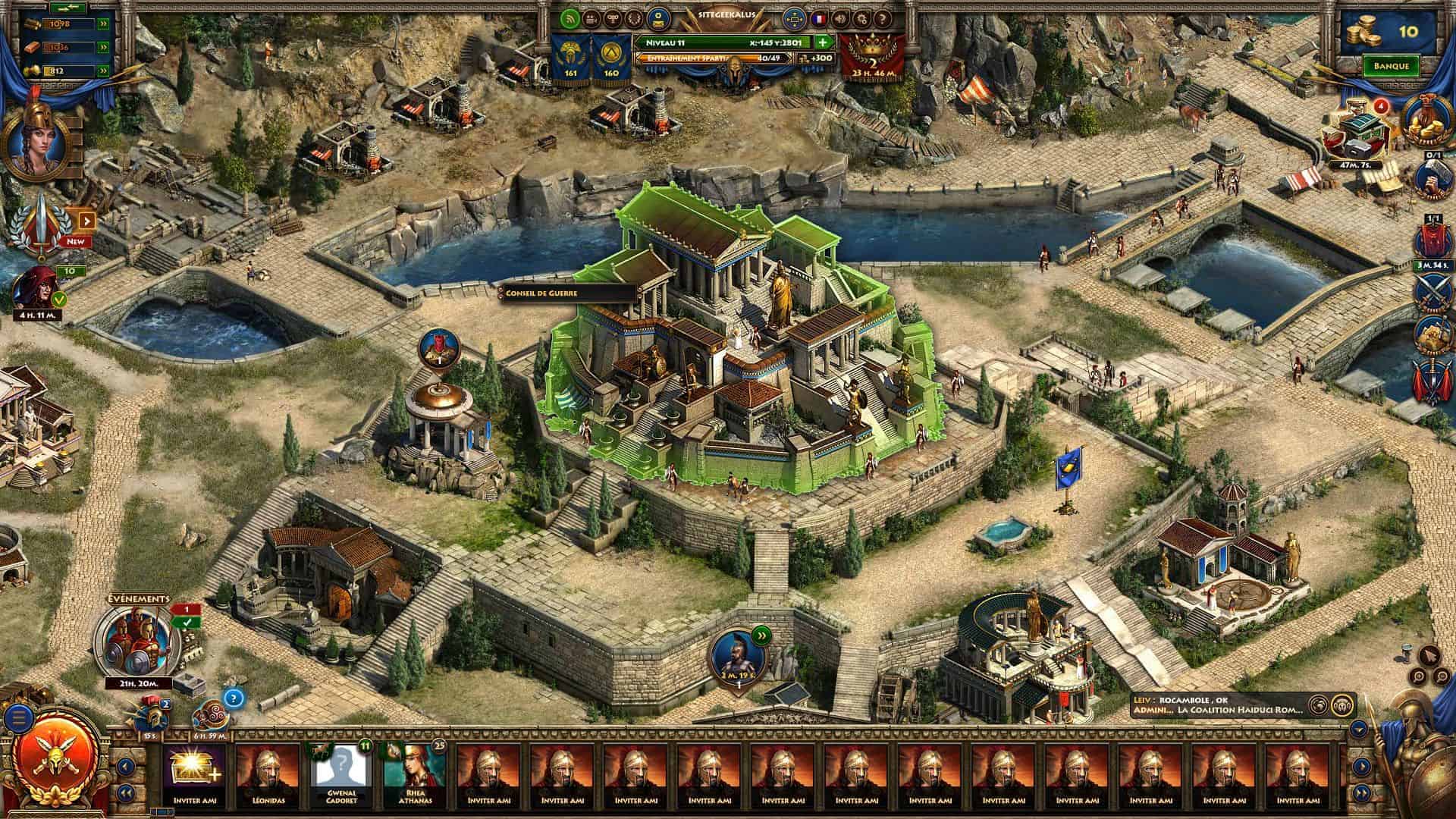Image resolution: width=1456 pixels, height=819 pixels.
Task: Open the gear settings icon
Action: tap(861, 18)
